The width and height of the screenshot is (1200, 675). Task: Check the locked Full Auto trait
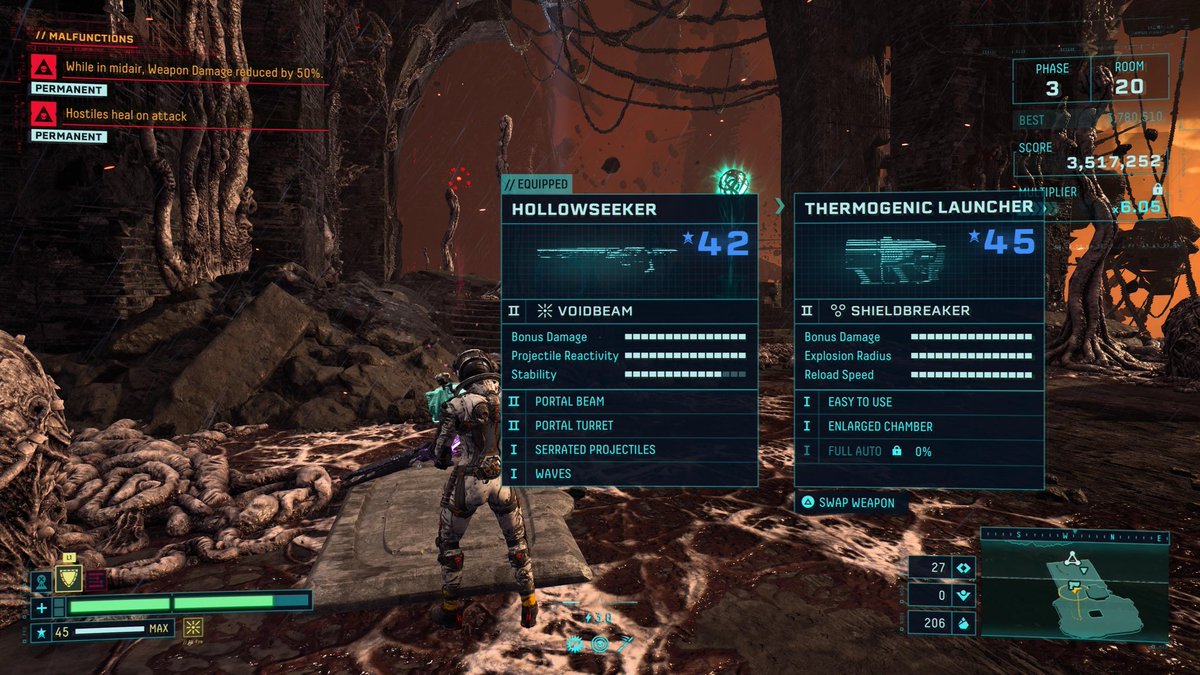point(919,451)
